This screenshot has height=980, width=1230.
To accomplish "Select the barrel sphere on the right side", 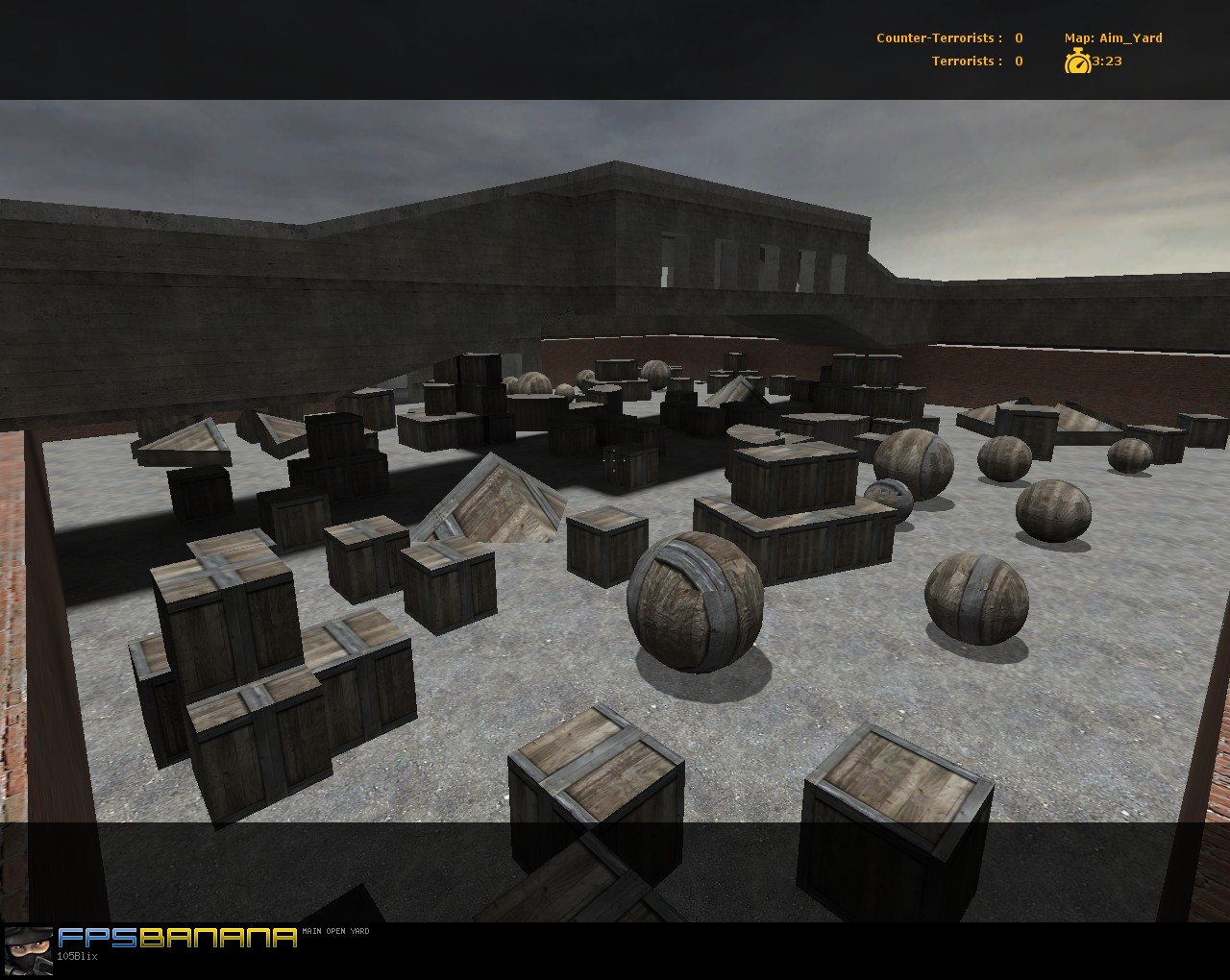I will (x=975, y=596).
